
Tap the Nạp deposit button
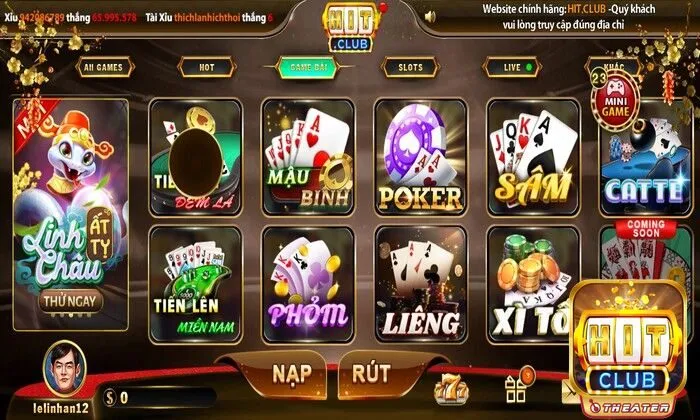(299, 373)
